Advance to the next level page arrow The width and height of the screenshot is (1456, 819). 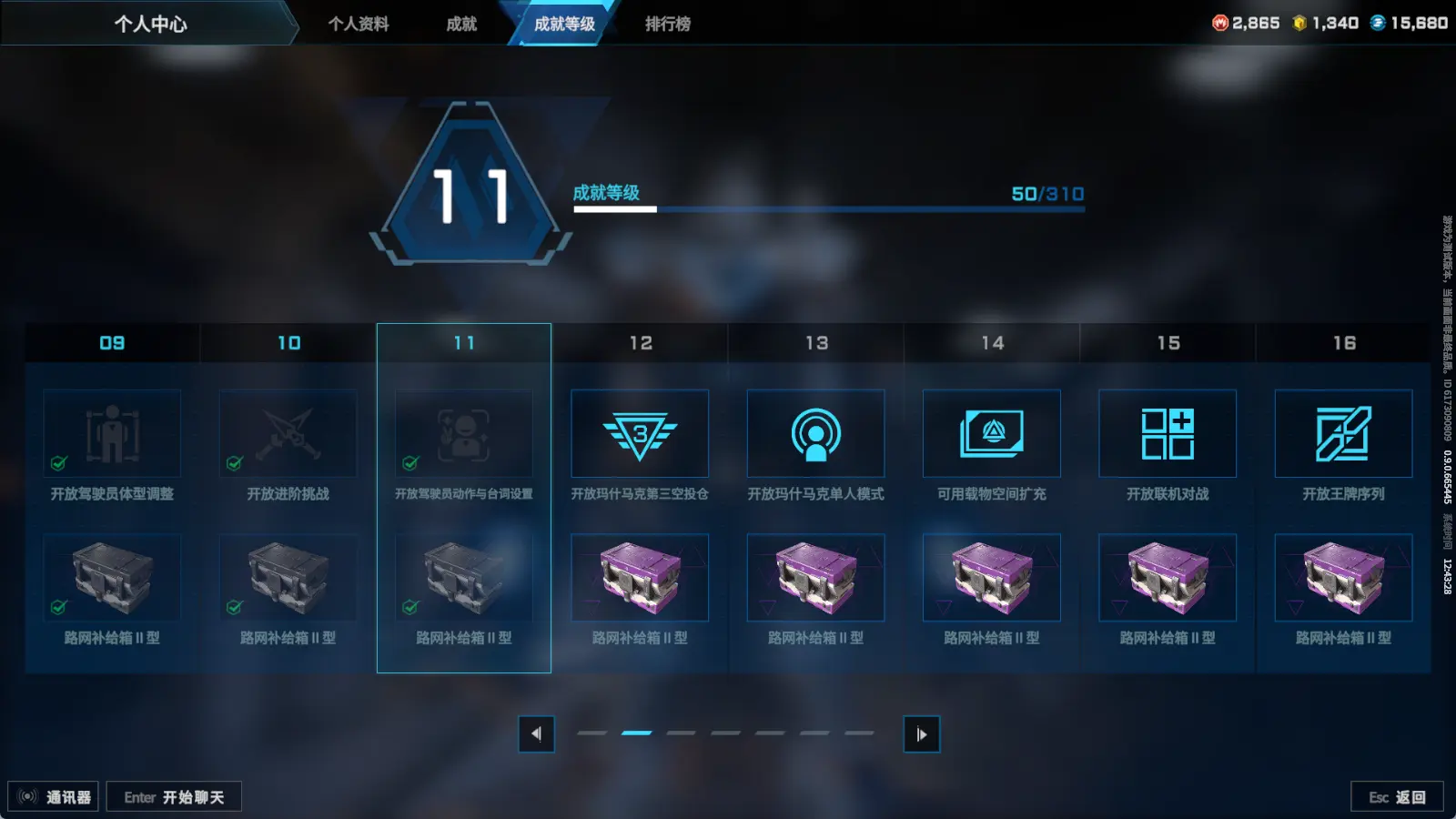pyautogui.click(x=921, y=734)
